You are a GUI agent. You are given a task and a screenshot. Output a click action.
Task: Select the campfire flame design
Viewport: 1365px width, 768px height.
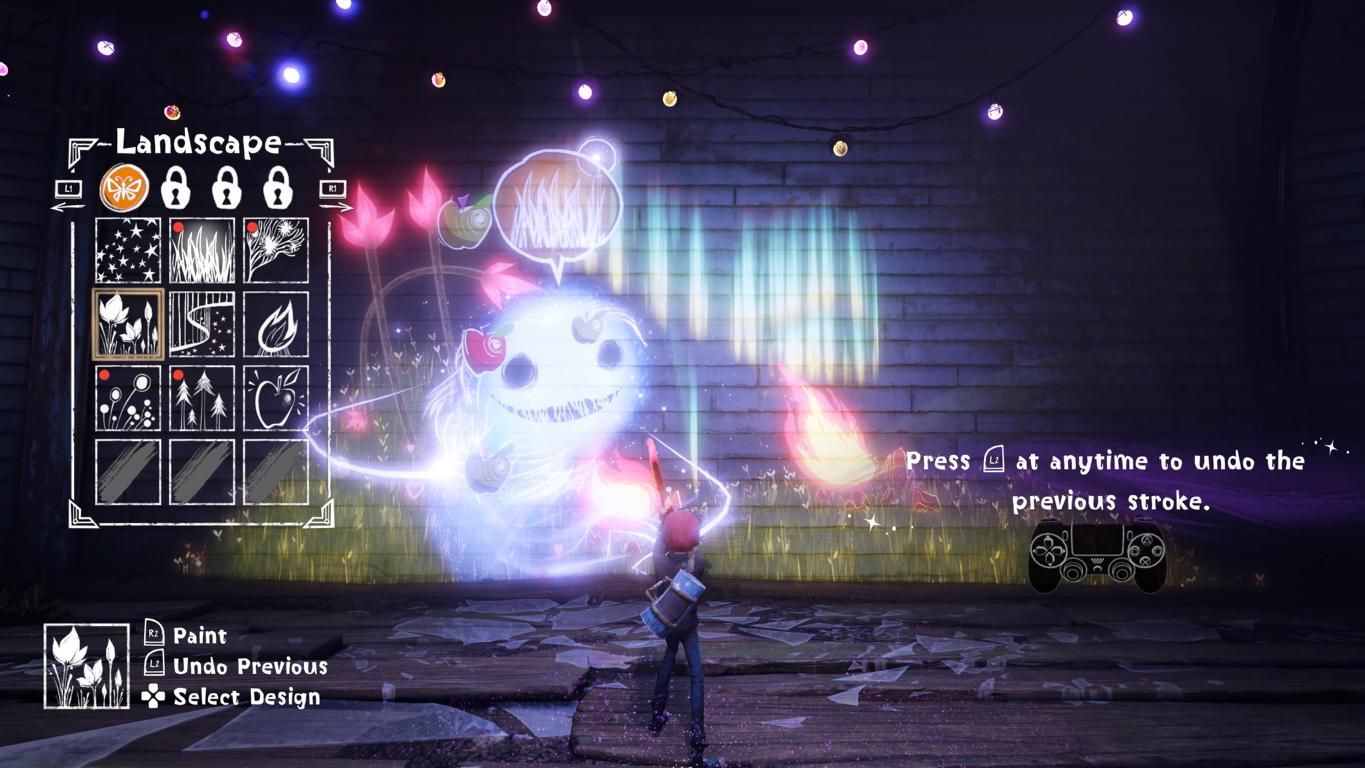tap(276, 324)
